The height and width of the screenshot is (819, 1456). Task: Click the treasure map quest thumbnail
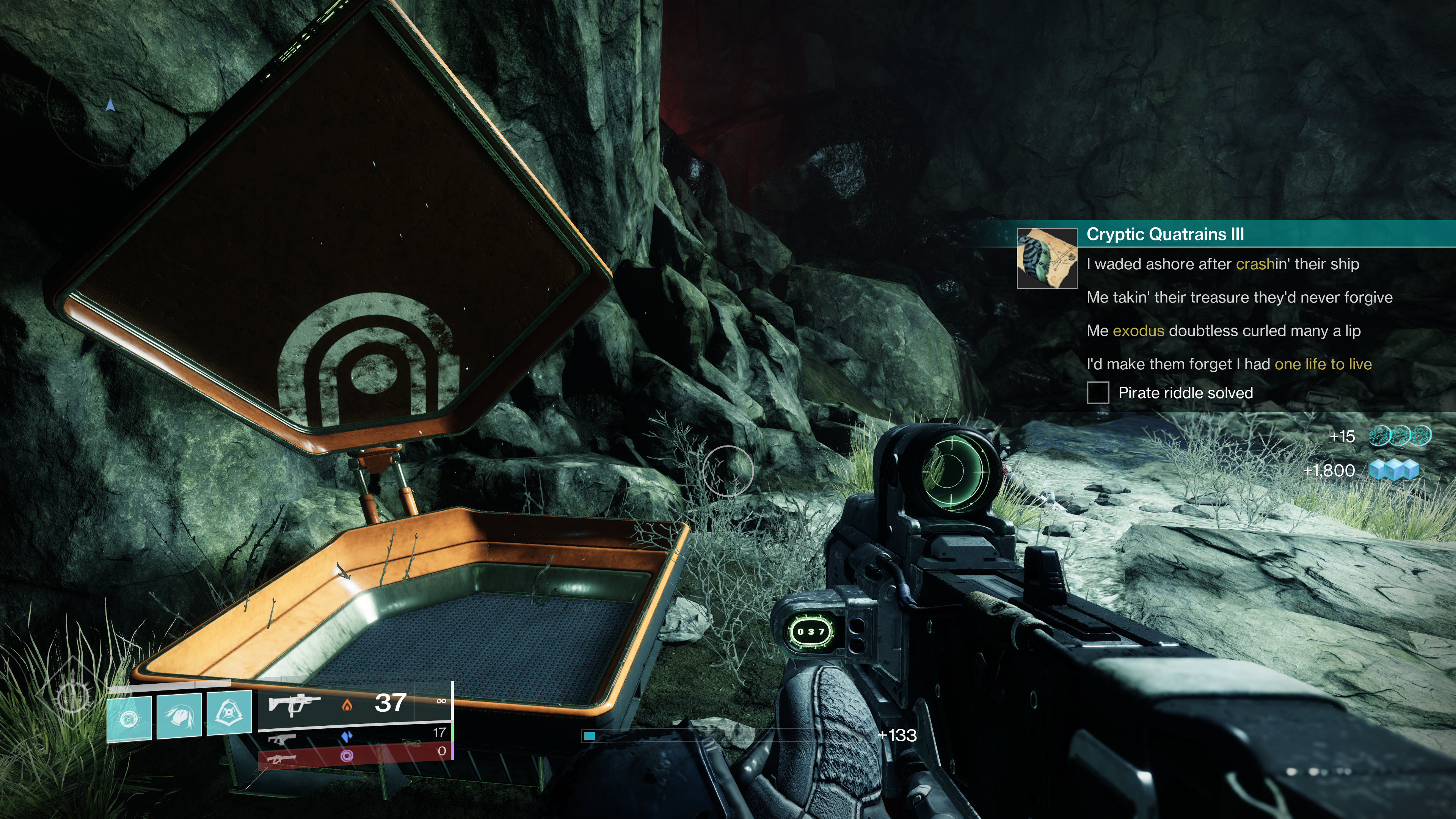click(1047, 259)
